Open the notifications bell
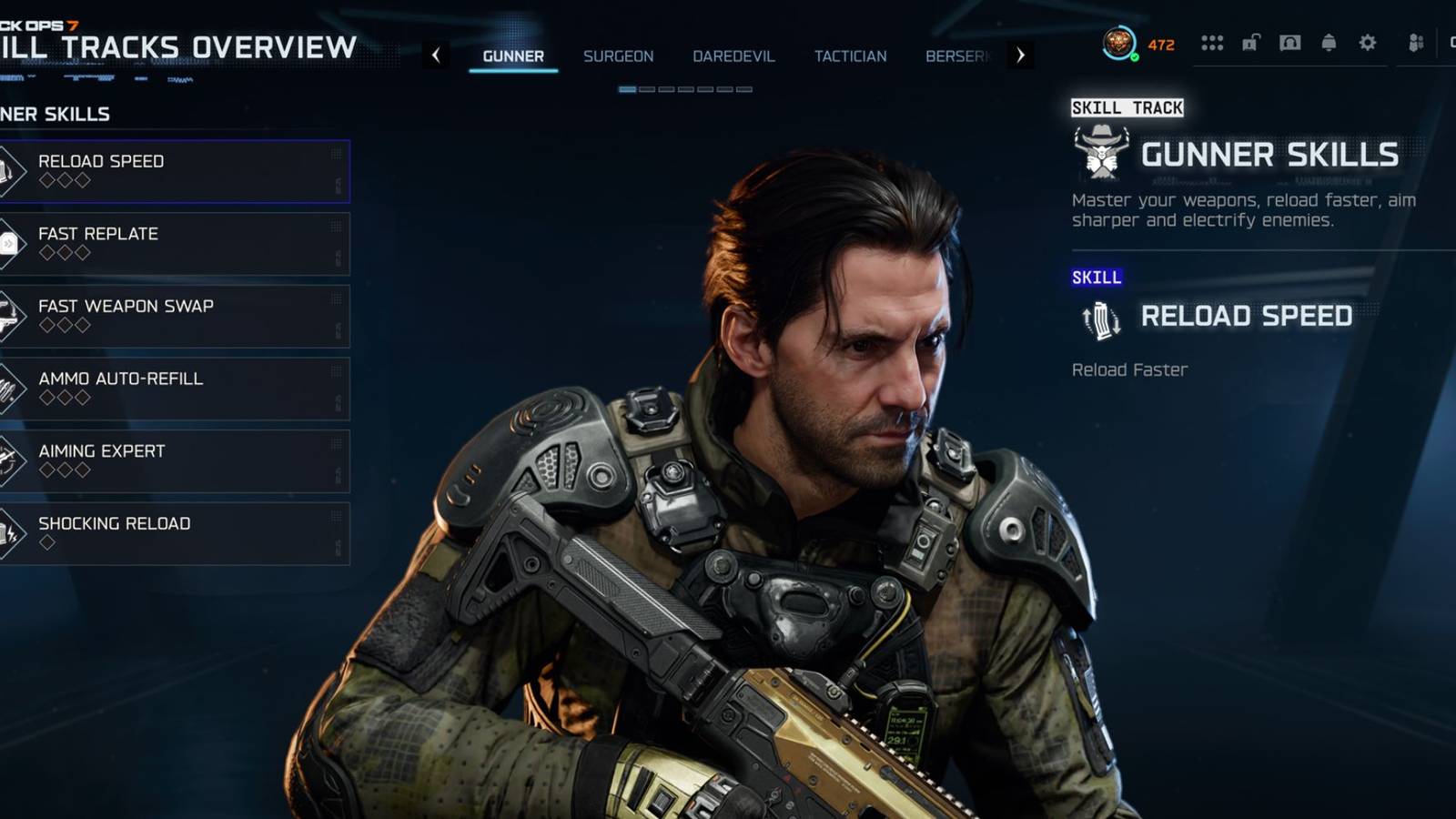The image size is (1456, 819). click(1328, 42)
